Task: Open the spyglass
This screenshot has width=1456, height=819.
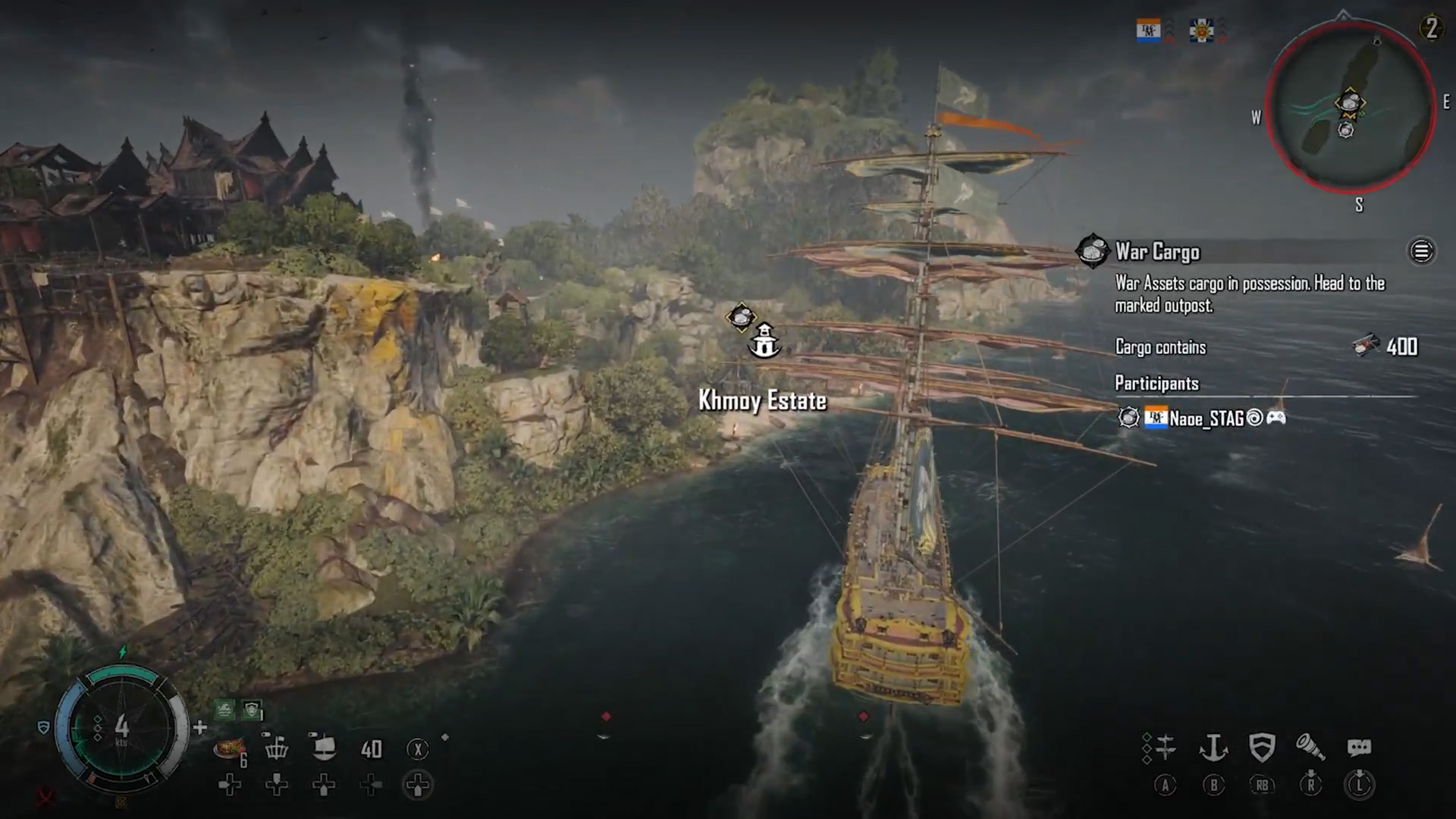Action: pos(1310,748)
